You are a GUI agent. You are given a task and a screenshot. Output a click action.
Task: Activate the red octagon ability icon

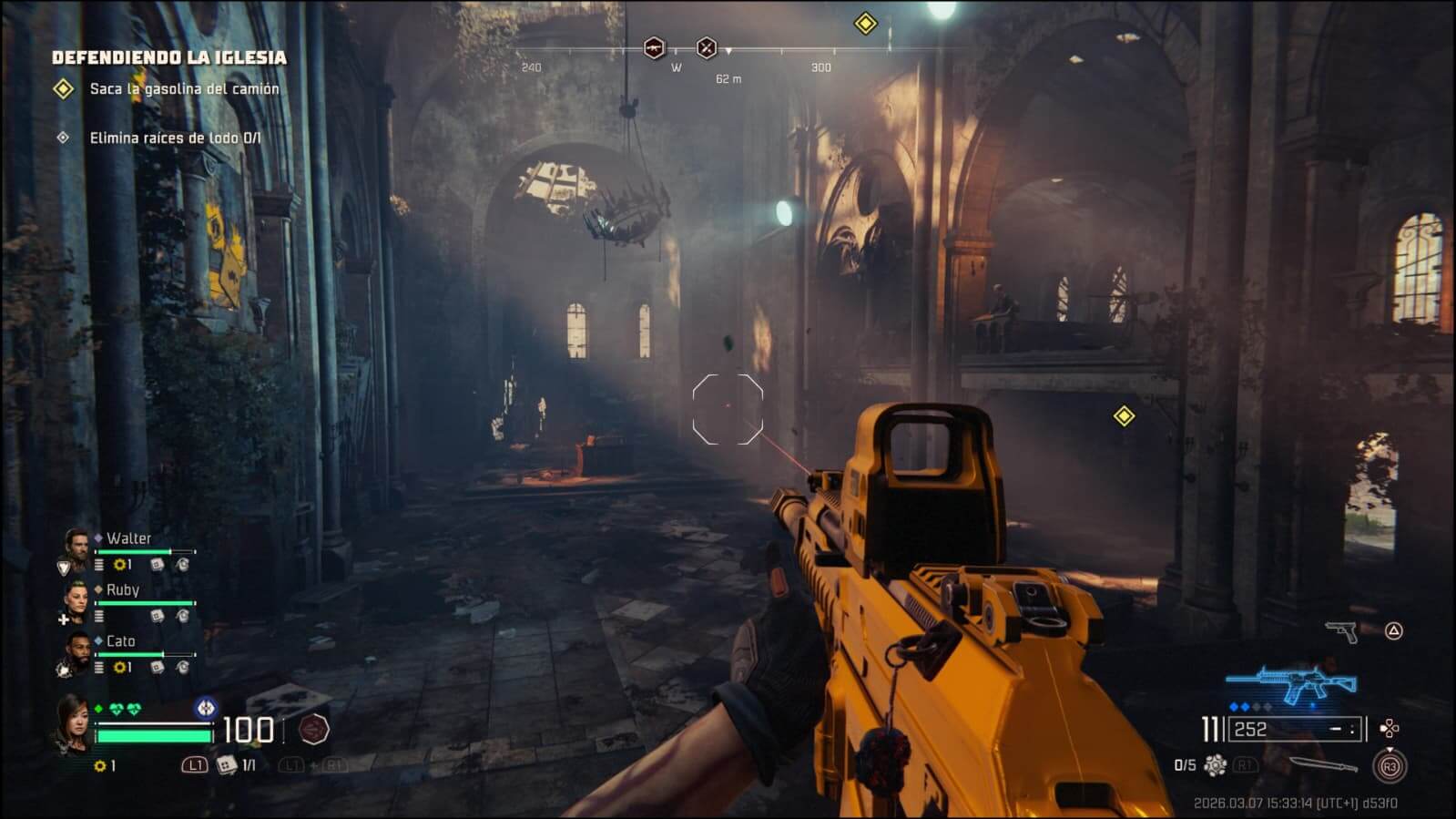pyautogui.click(x=314, y=729)
